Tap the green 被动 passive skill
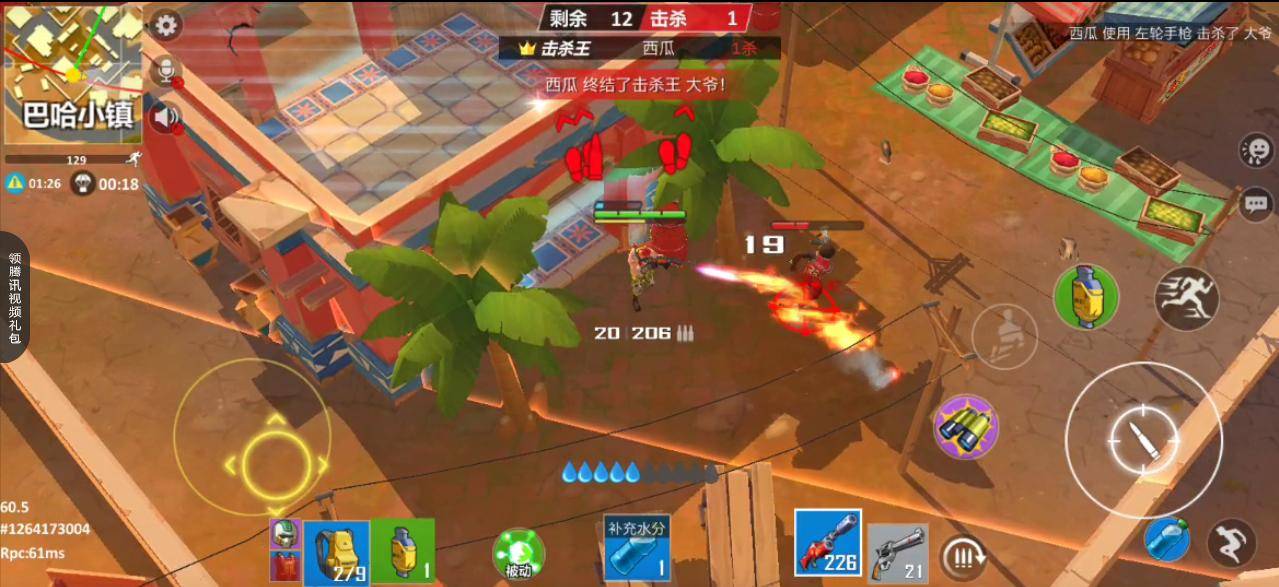 click(518, 553)
